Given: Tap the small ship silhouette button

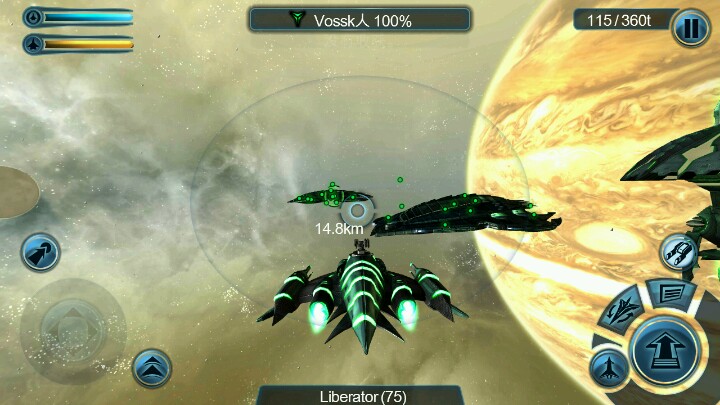Looking at the screenshot, I should [609, 368].
